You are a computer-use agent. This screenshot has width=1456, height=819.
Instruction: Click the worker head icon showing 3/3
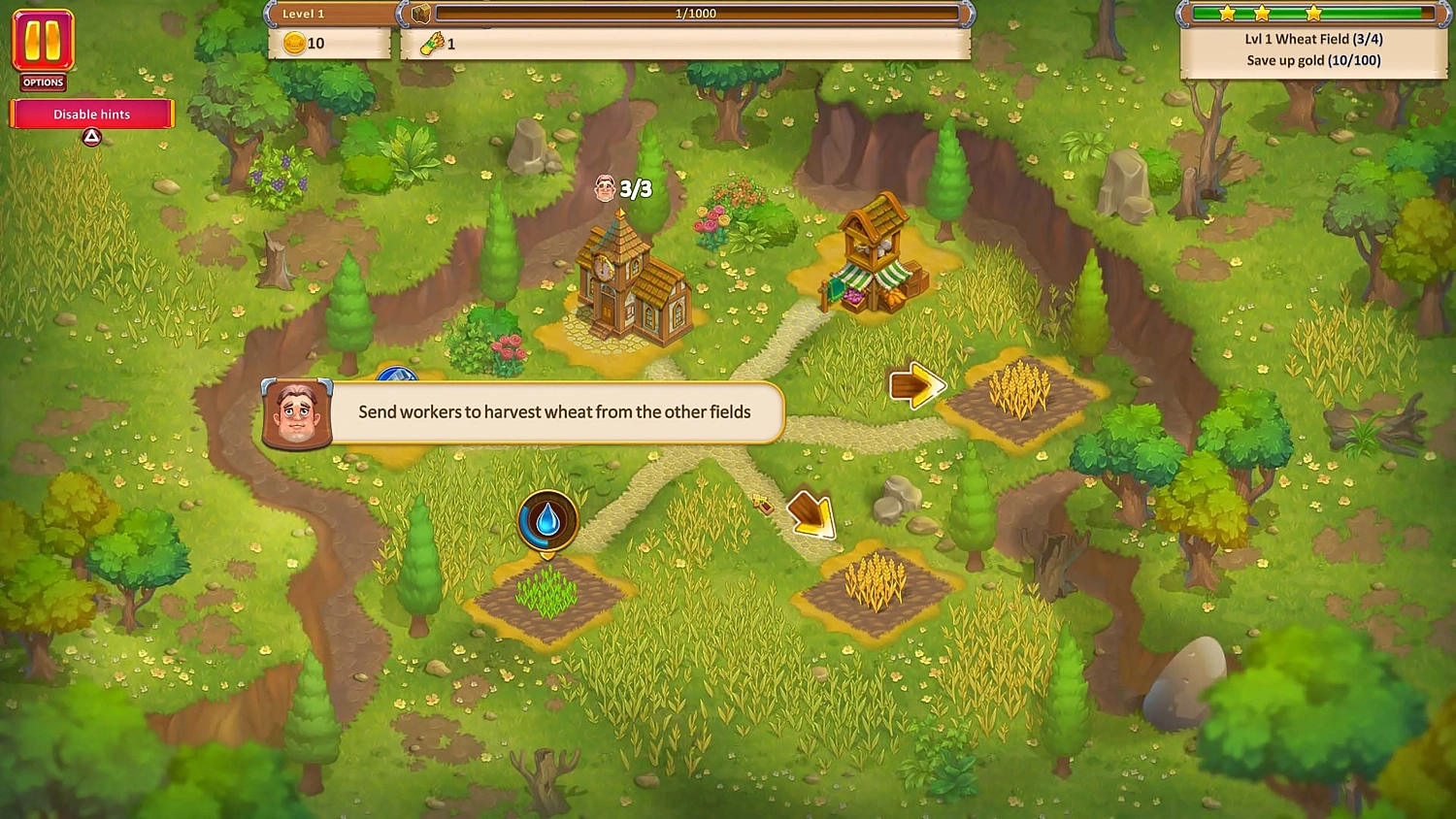605,187
